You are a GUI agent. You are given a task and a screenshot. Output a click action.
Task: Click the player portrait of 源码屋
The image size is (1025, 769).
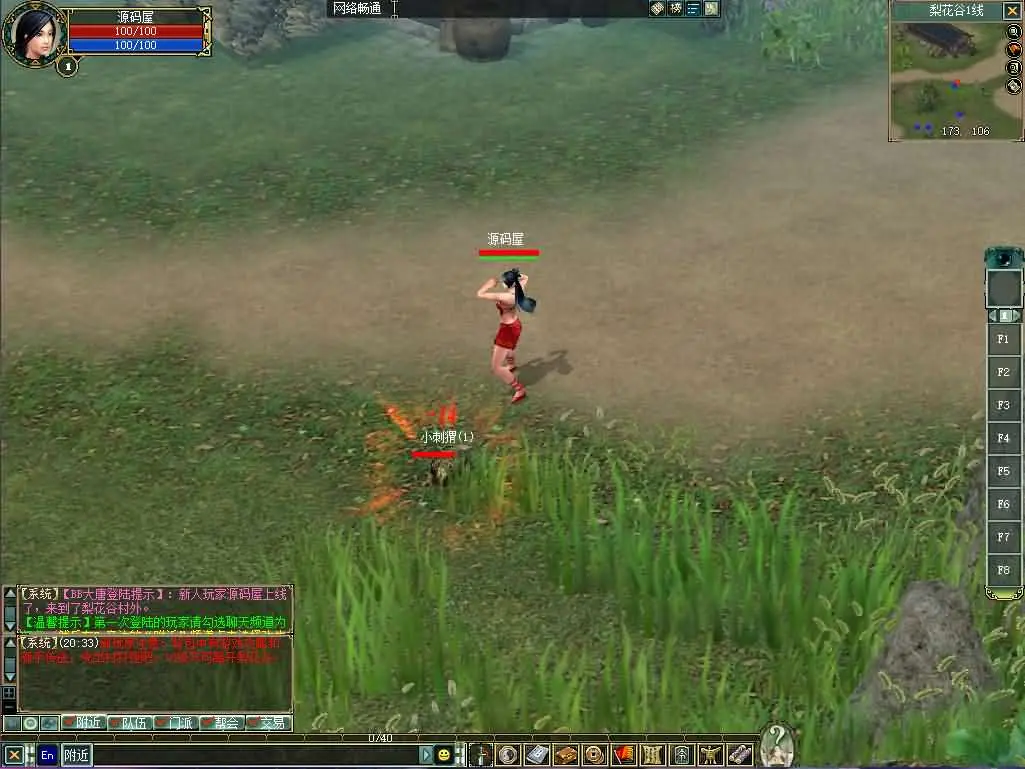point(34,34)
